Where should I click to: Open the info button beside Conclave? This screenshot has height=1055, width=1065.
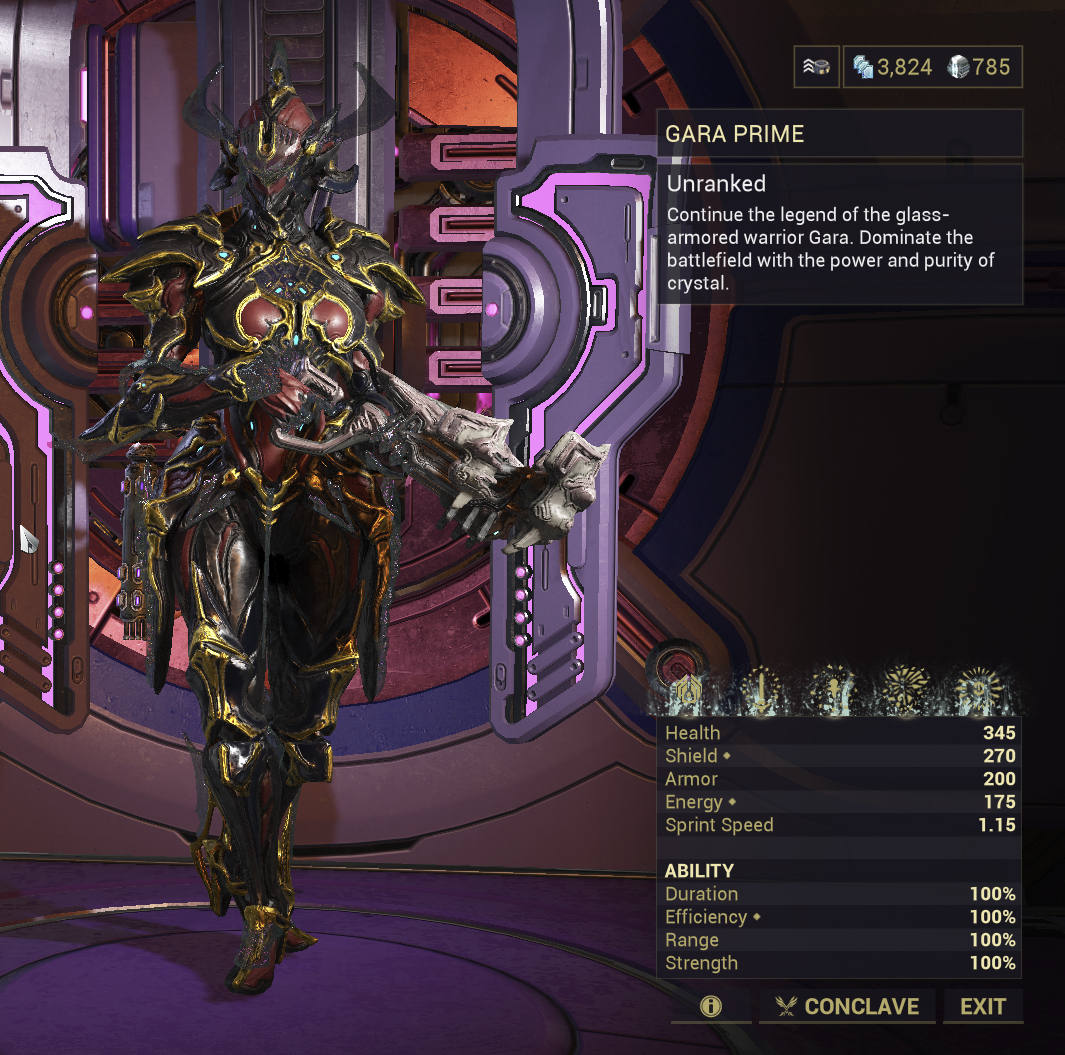[711, 1006]
